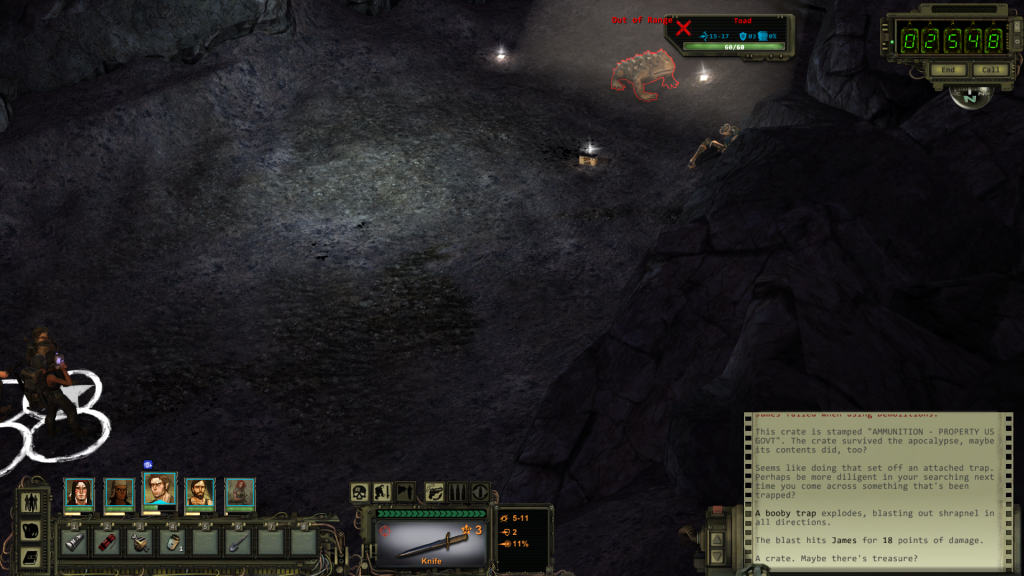Select the long dark-haired ranger portrait

coord(79,492)
